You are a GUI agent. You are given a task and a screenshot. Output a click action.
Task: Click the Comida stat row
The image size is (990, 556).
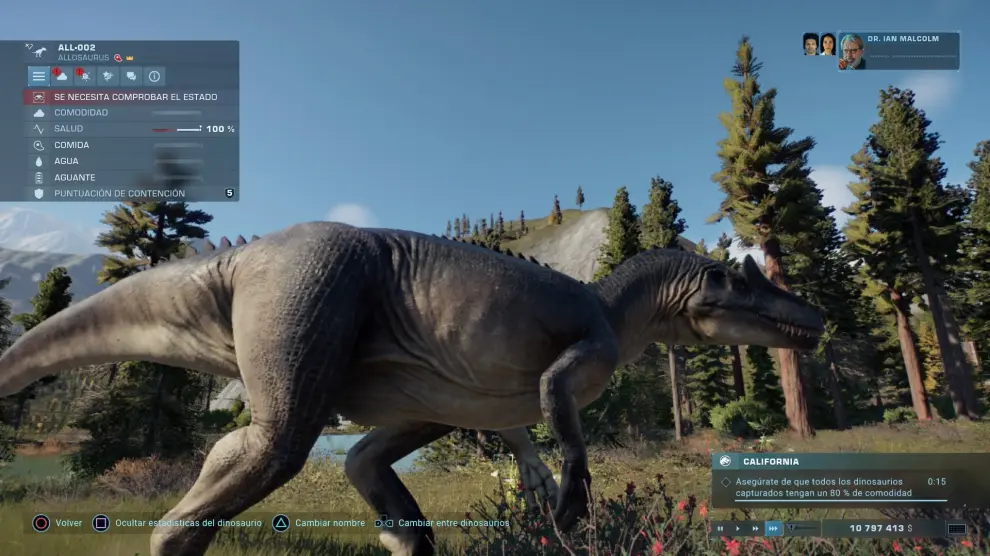click(x=131, y=145)
